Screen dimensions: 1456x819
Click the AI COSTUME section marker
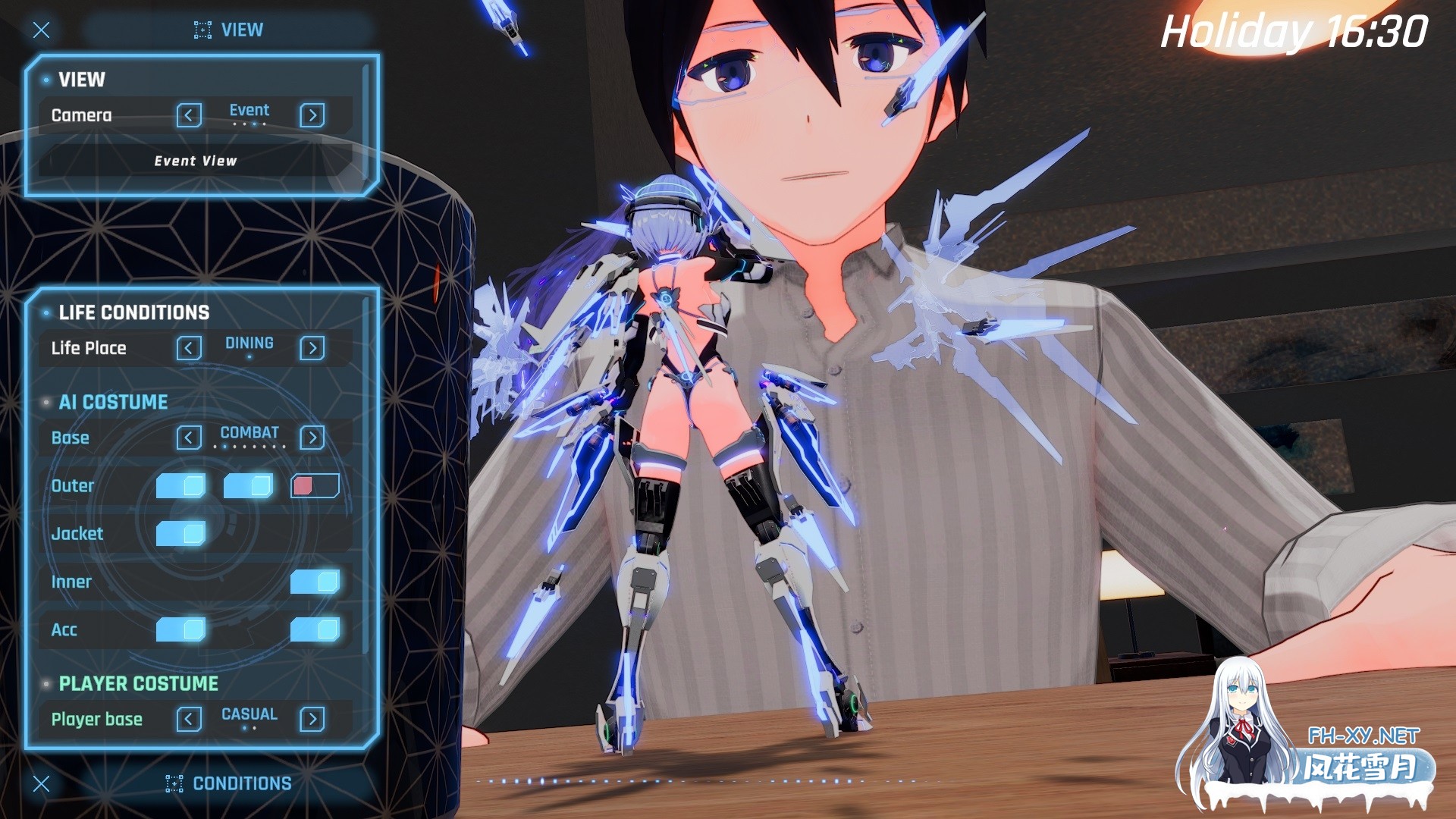47,402
